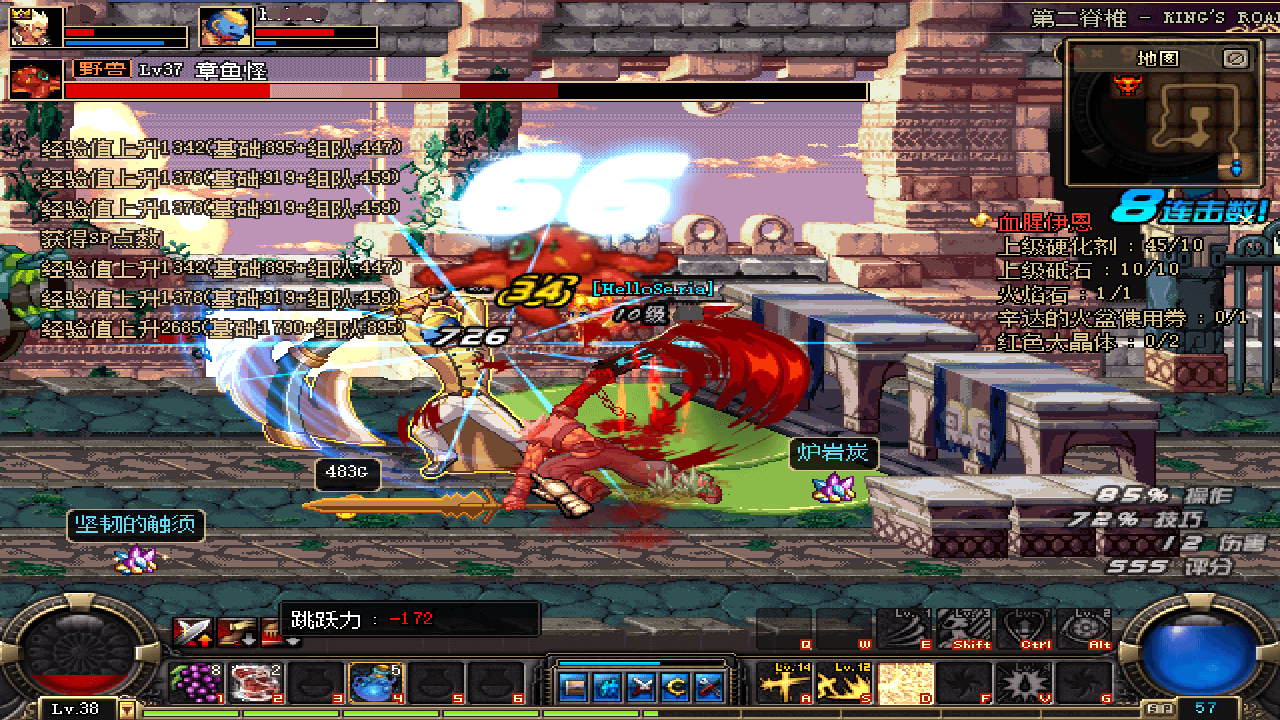Open the first blue menu button with the chest icon
The height and width of the screenshot is (720, 1280).
pos(574,687)
